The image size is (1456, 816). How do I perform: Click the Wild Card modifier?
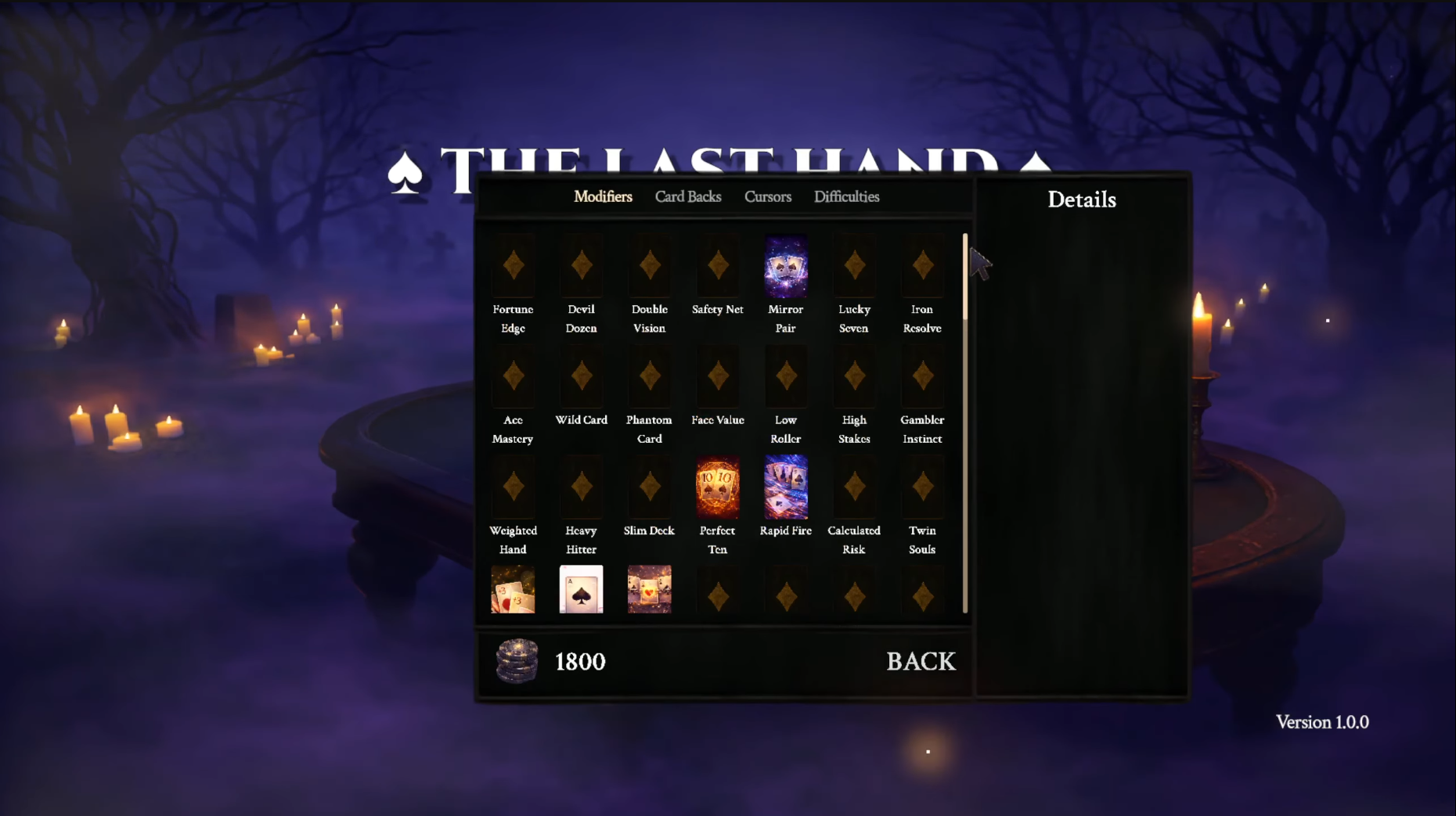pyautogui.click(x=582, y=378)
